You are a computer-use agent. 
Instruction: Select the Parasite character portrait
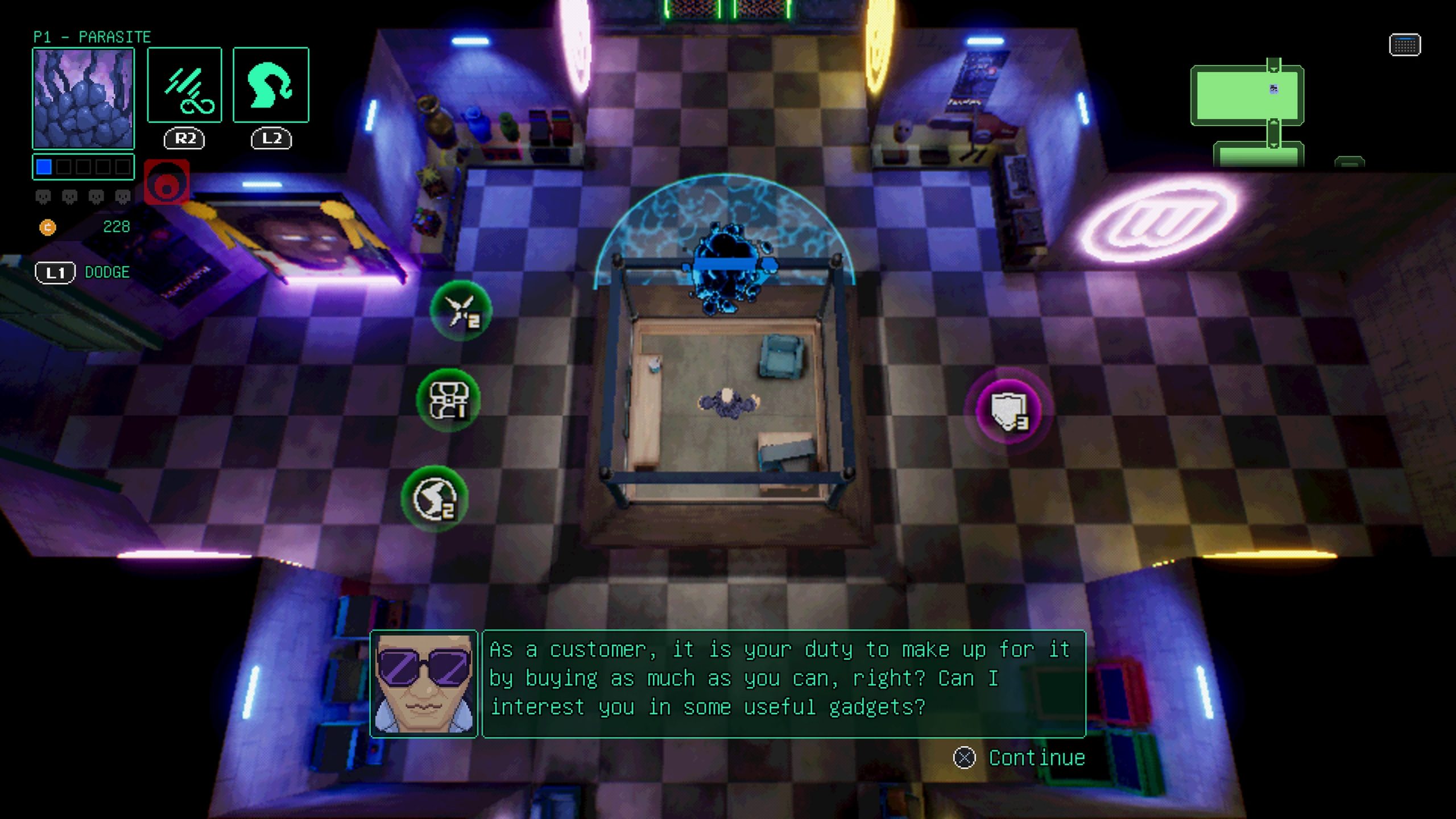[84, 98]
